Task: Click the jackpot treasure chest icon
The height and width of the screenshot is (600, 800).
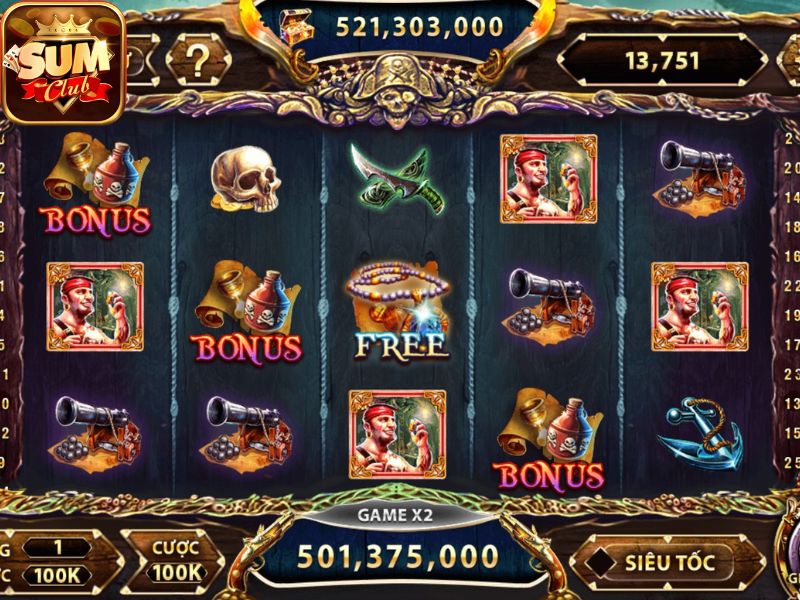Action: (x=298, y=24)
